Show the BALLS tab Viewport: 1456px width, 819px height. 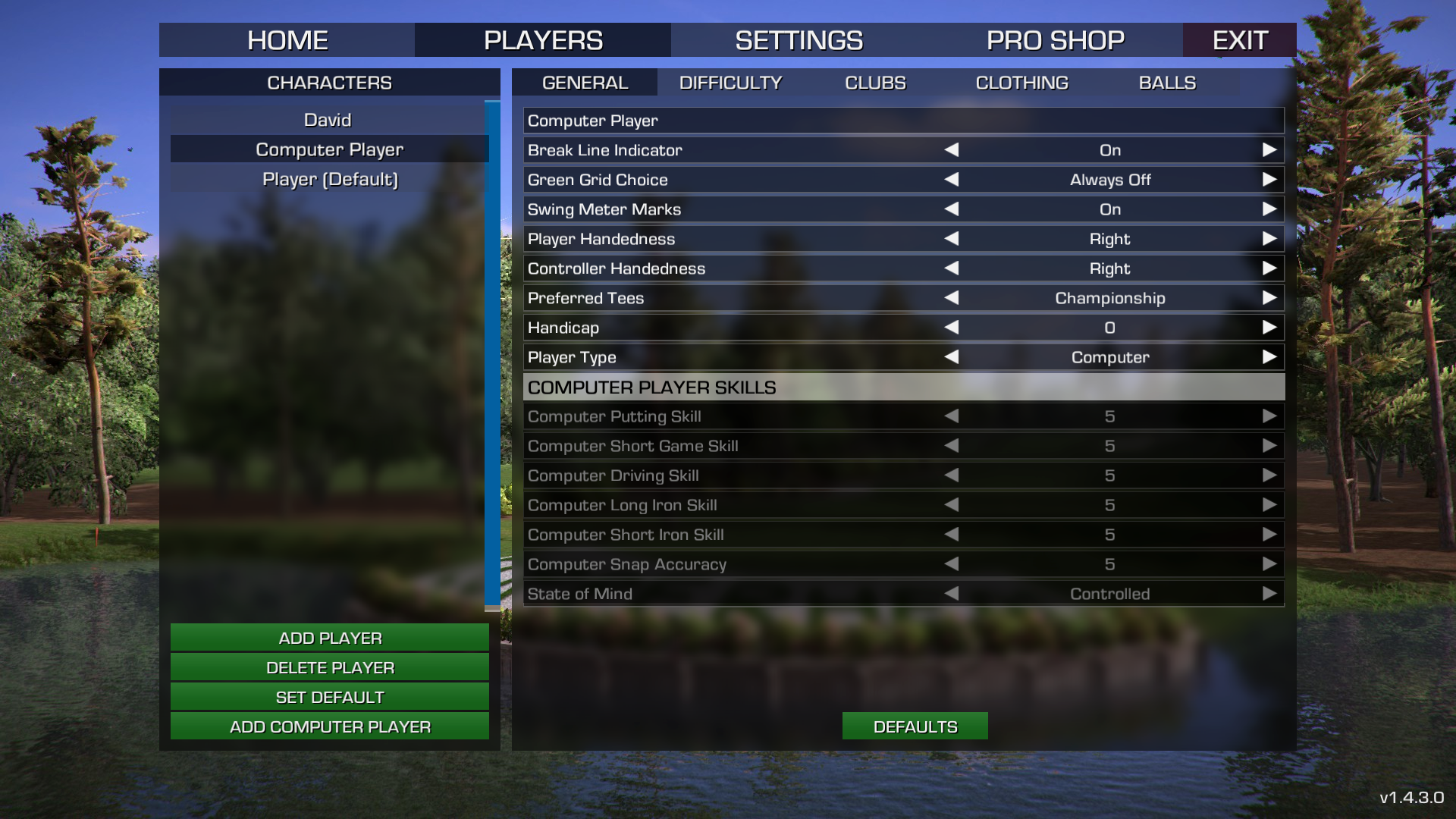(1167, 83)
